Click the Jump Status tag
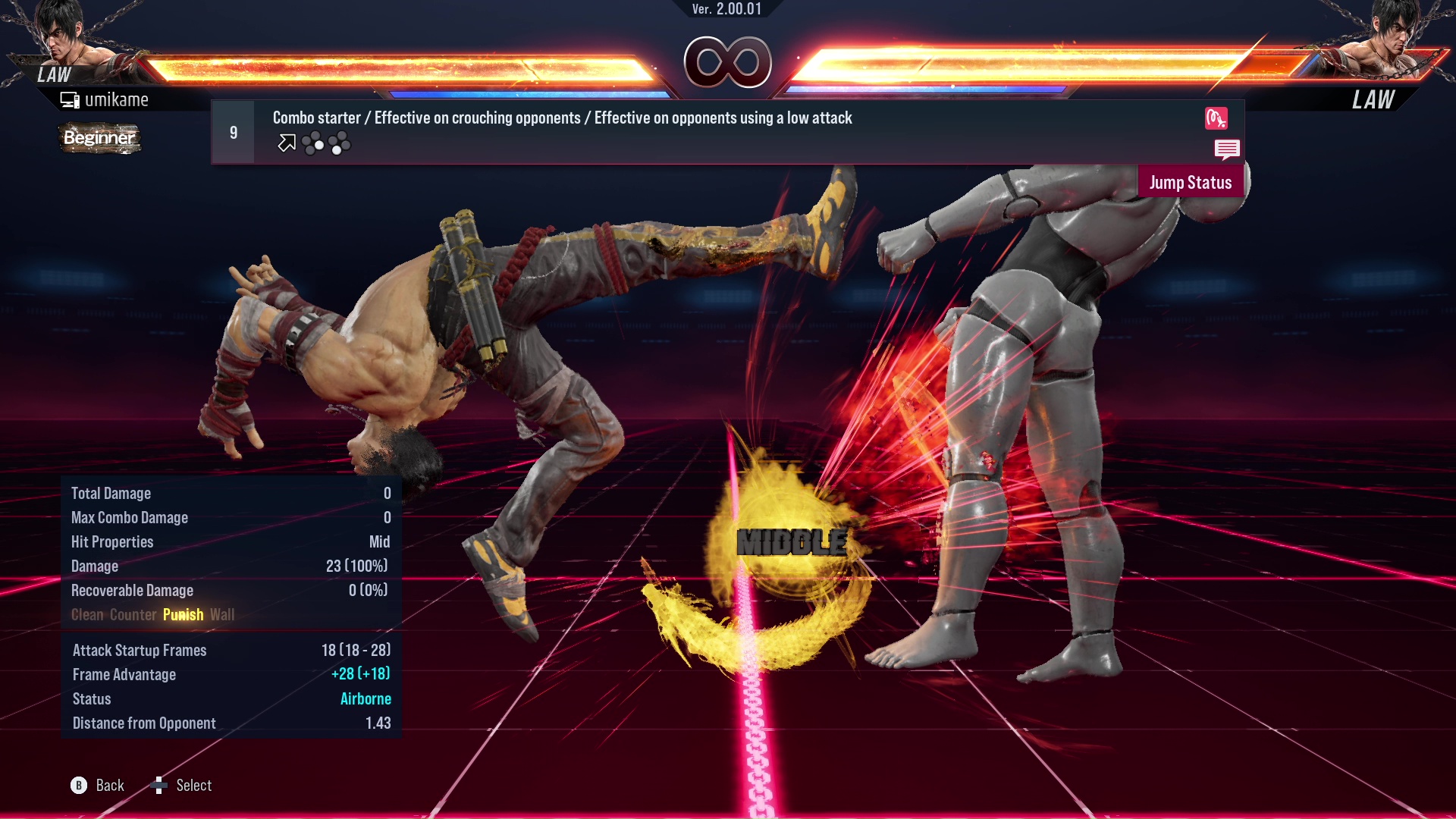1456x819 pixels. click(x=1190, y=182)
